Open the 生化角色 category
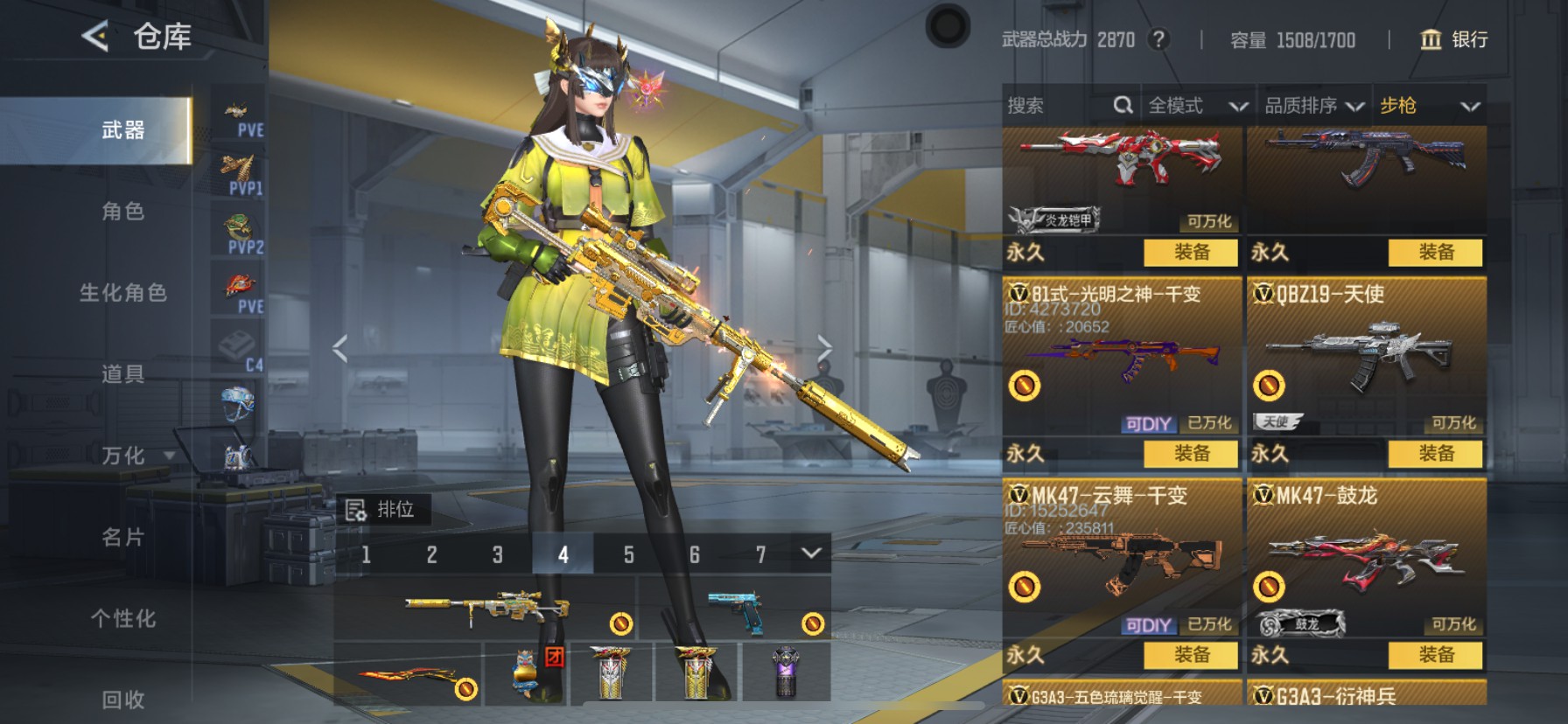 click(122, 293)
